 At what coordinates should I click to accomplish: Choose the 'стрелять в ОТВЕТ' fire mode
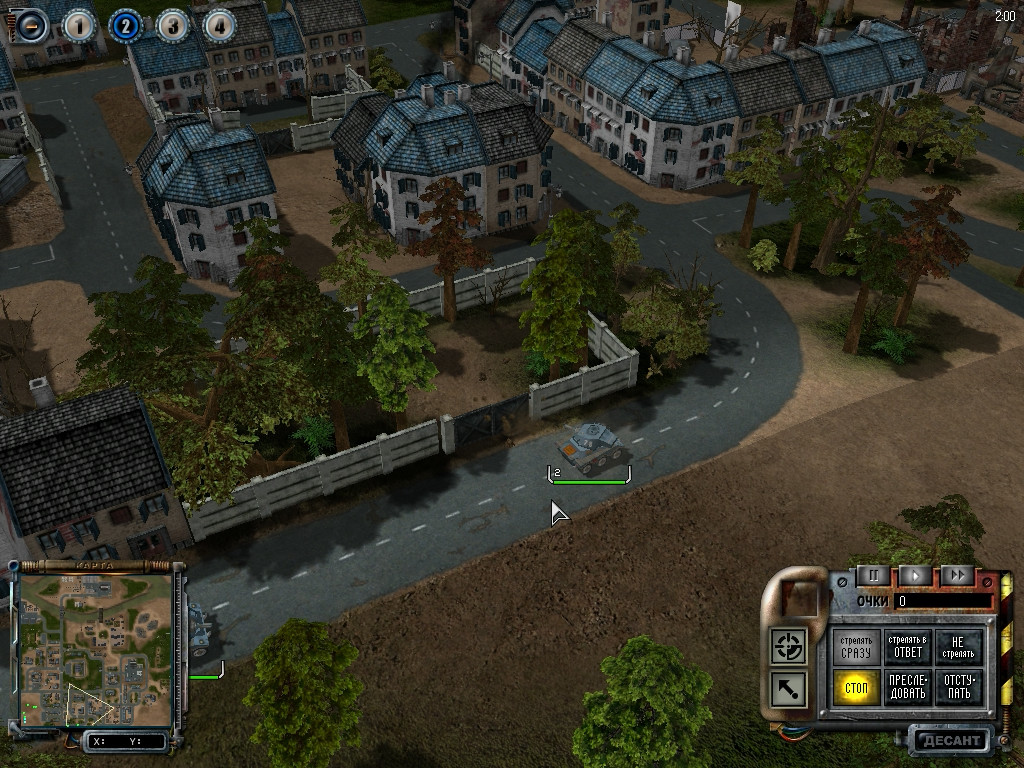908,647
